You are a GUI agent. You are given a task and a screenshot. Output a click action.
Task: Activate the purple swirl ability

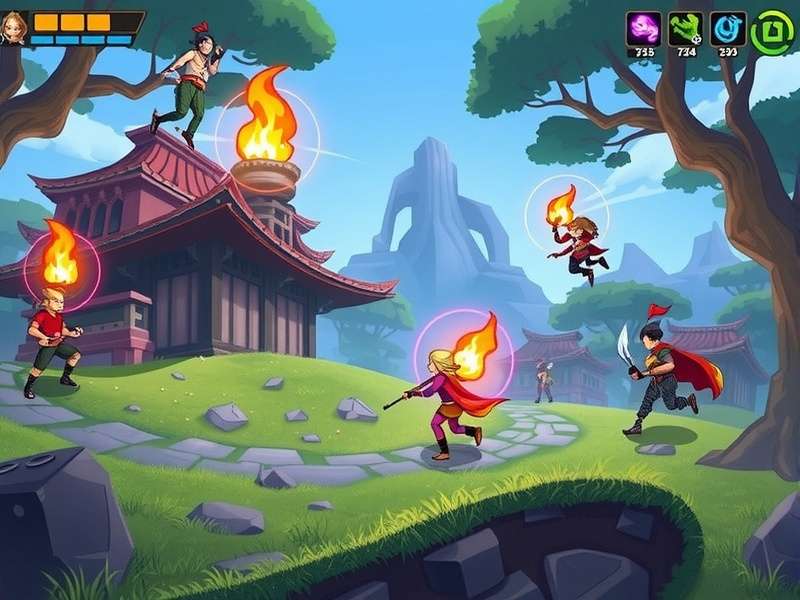[642, 29]
